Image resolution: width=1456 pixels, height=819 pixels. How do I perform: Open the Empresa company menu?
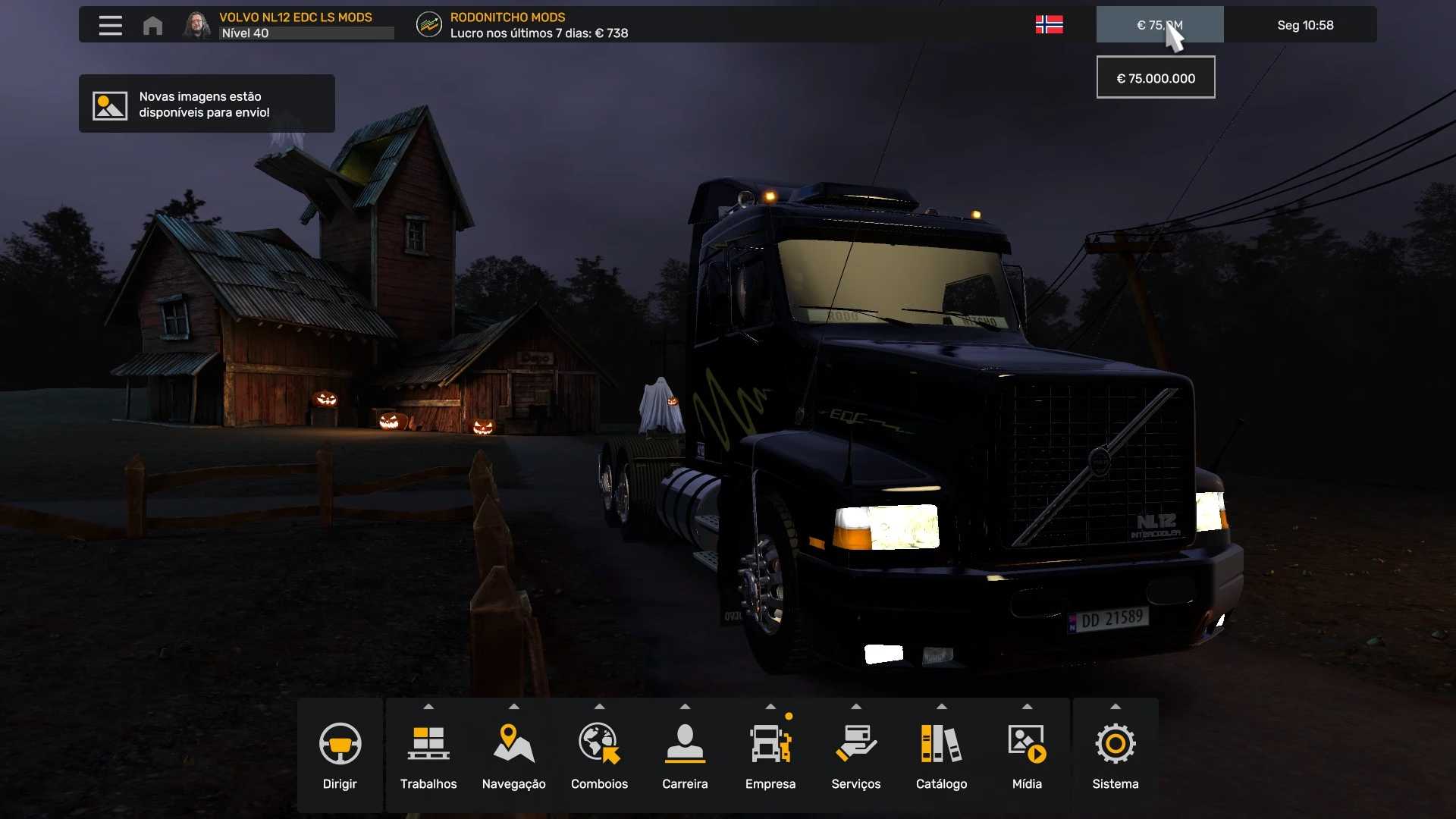tap(770, 755)
